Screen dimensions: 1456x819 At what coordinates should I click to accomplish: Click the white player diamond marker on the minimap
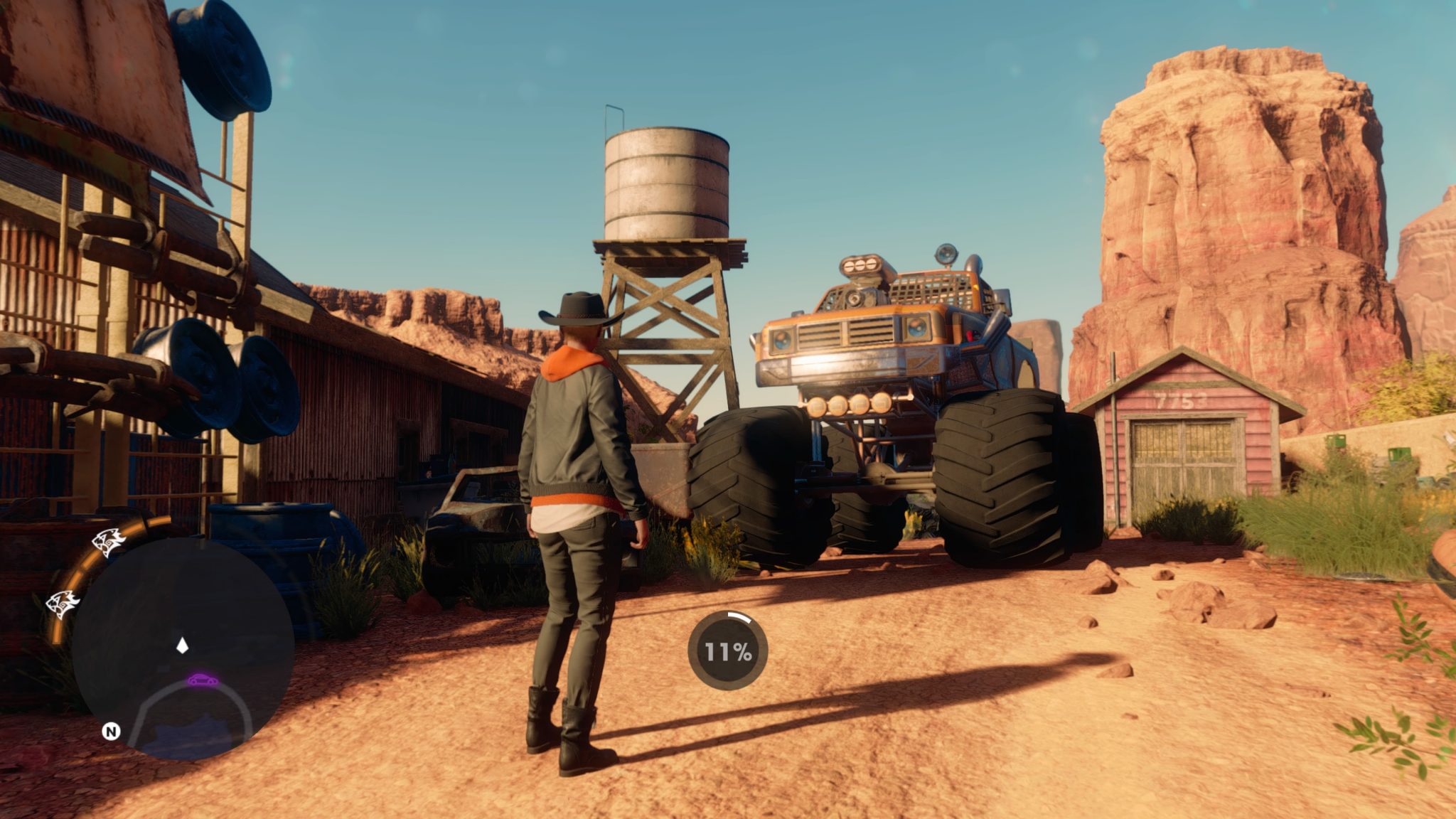[x=182, y=646]
